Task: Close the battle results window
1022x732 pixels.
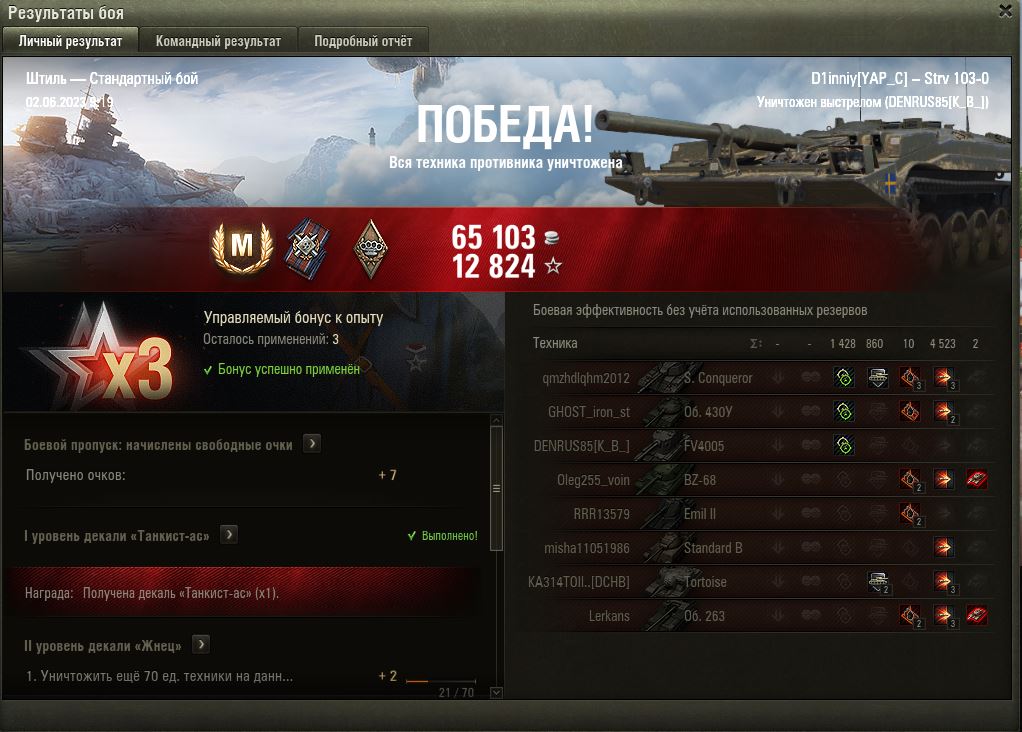Action: click(x=1004, y=11)
